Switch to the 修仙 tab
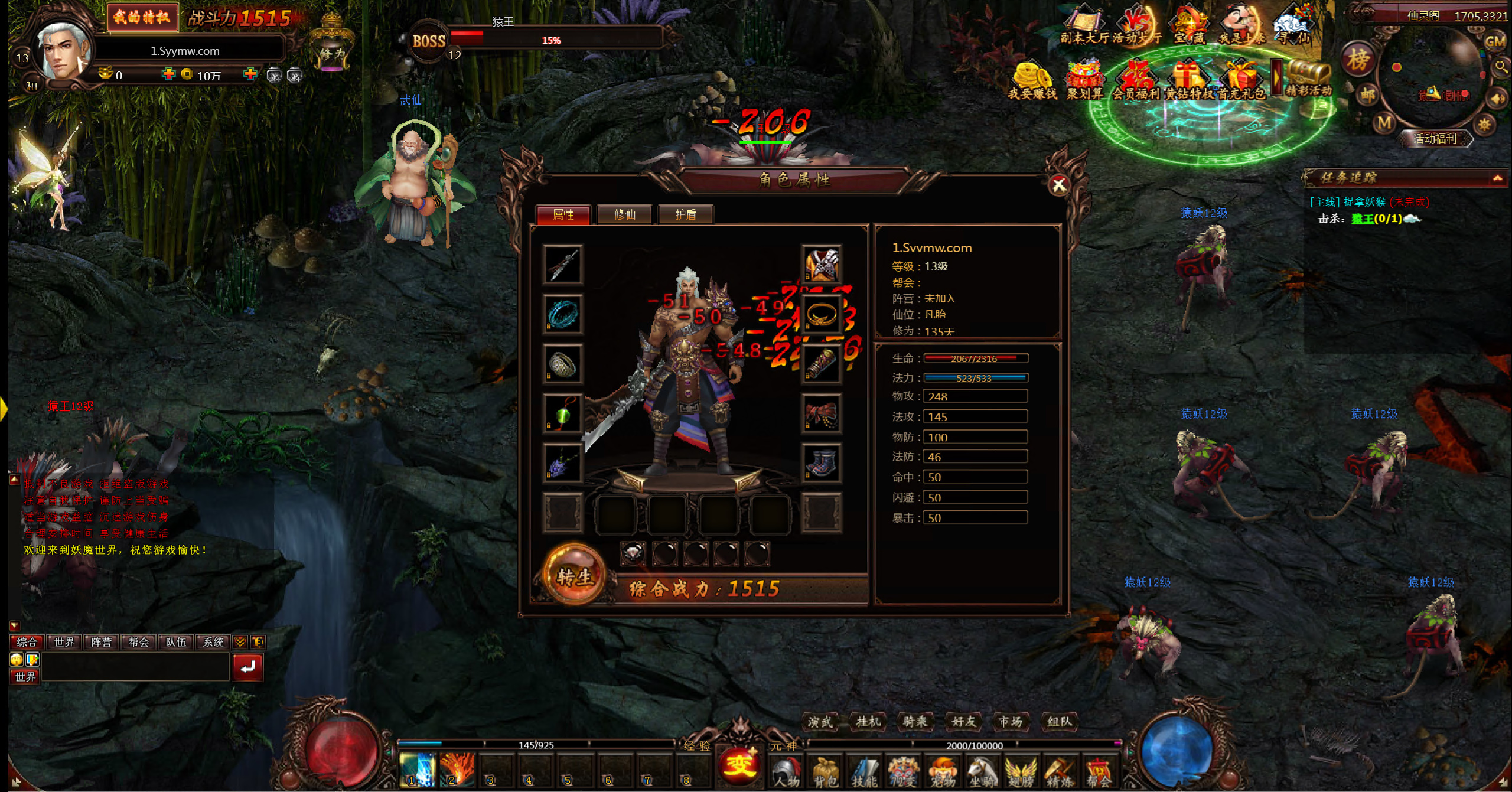The image size is (1512, 792). (x=624, y=214)
